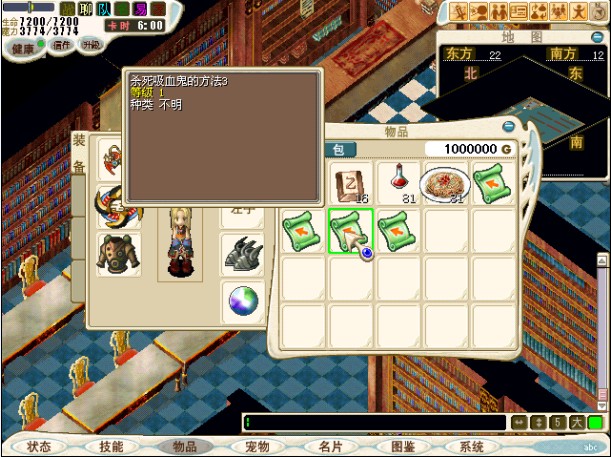Select the noodle dish food item

[x=445, y=182]
